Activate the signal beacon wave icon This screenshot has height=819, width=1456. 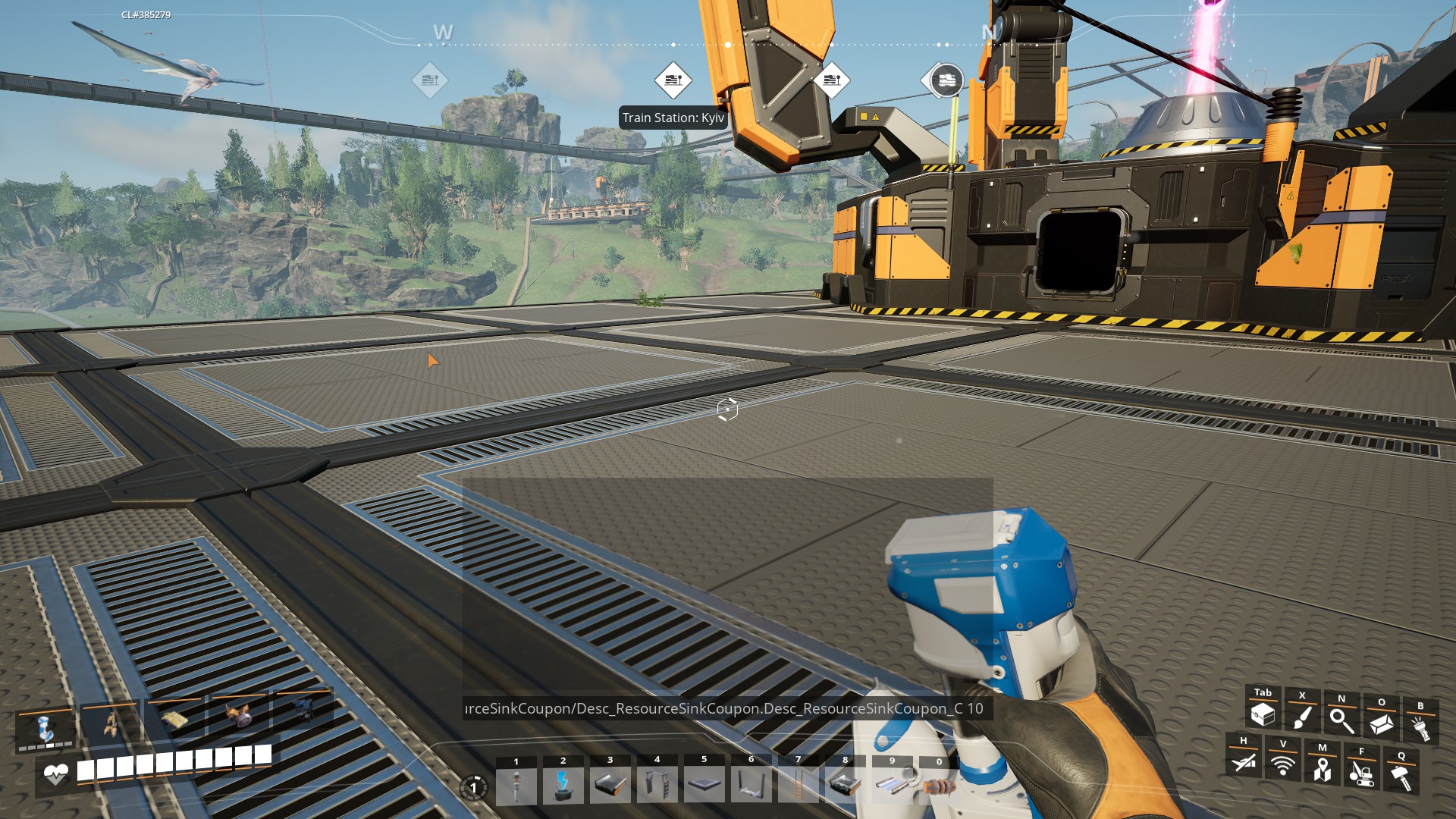coord(1283,764)
